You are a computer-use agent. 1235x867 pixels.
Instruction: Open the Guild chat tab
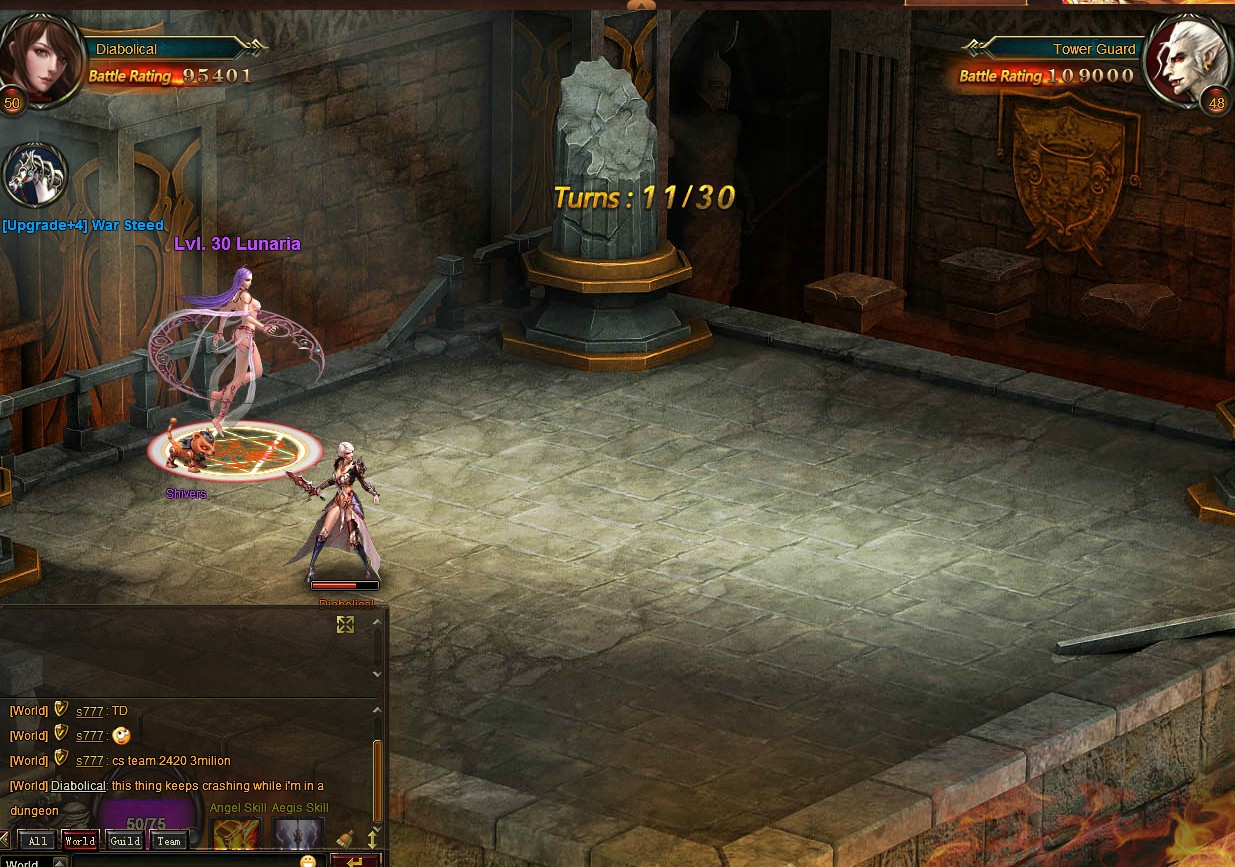click(x=125, y=841)
